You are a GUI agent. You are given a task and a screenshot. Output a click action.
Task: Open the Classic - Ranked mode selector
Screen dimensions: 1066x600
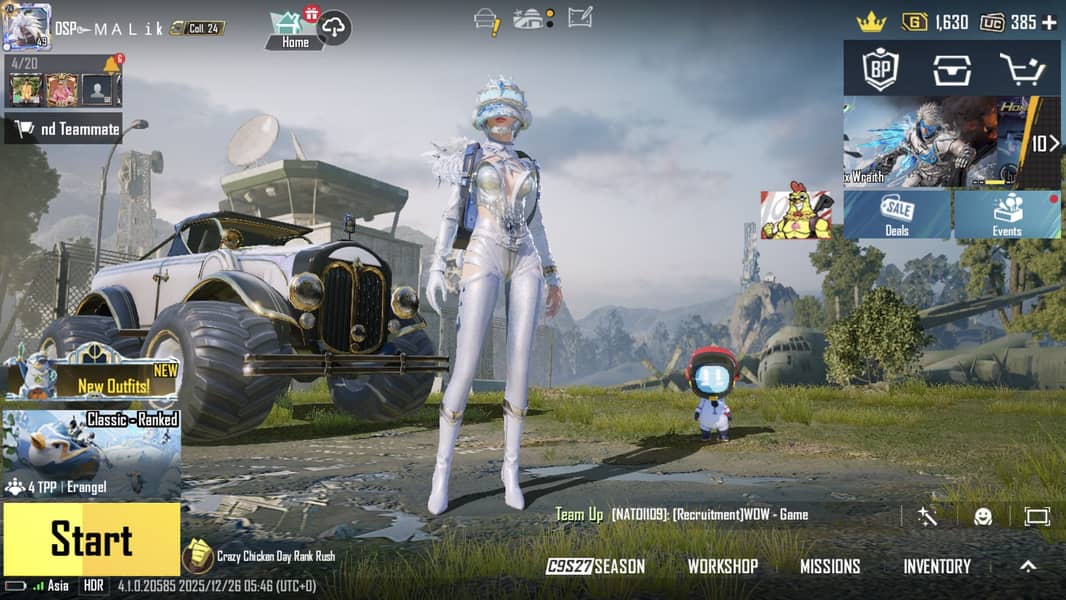pos(91,455)
